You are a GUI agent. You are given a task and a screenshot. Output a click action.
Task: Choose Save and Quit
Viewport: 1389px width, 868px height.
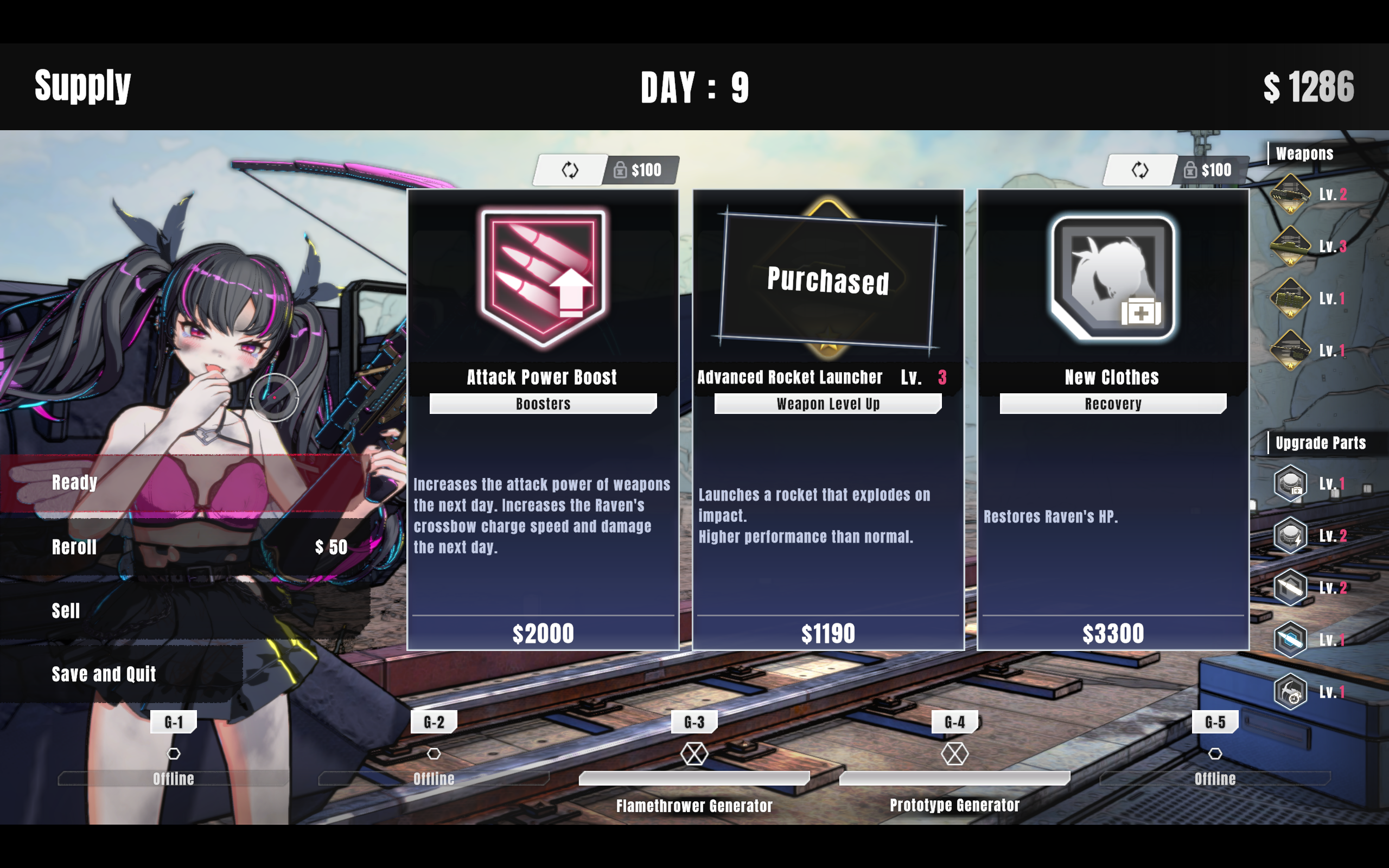click(x=104, y=674)
